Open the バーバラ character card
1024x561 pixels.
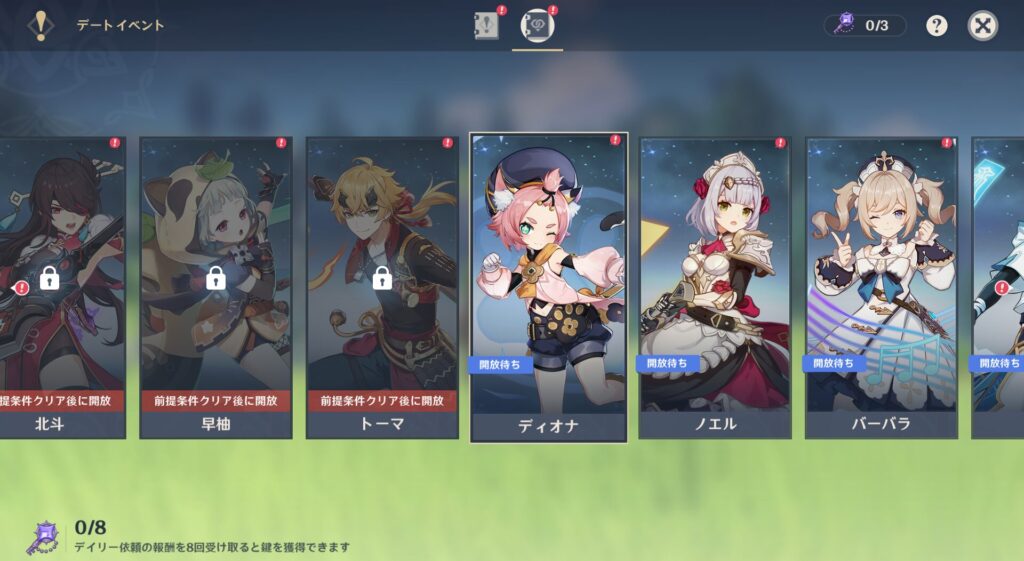[x=881, y=287]
